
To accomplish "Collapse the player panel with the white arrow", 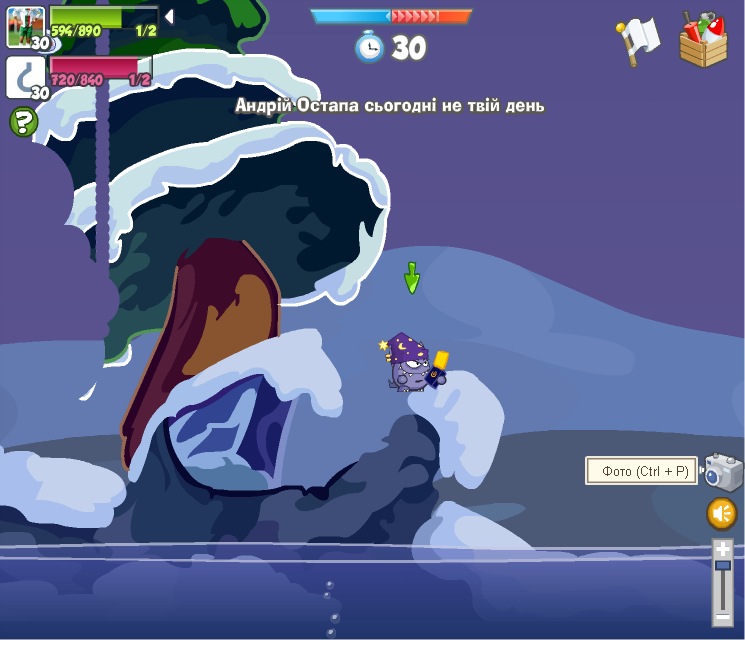I will [169, 16].
